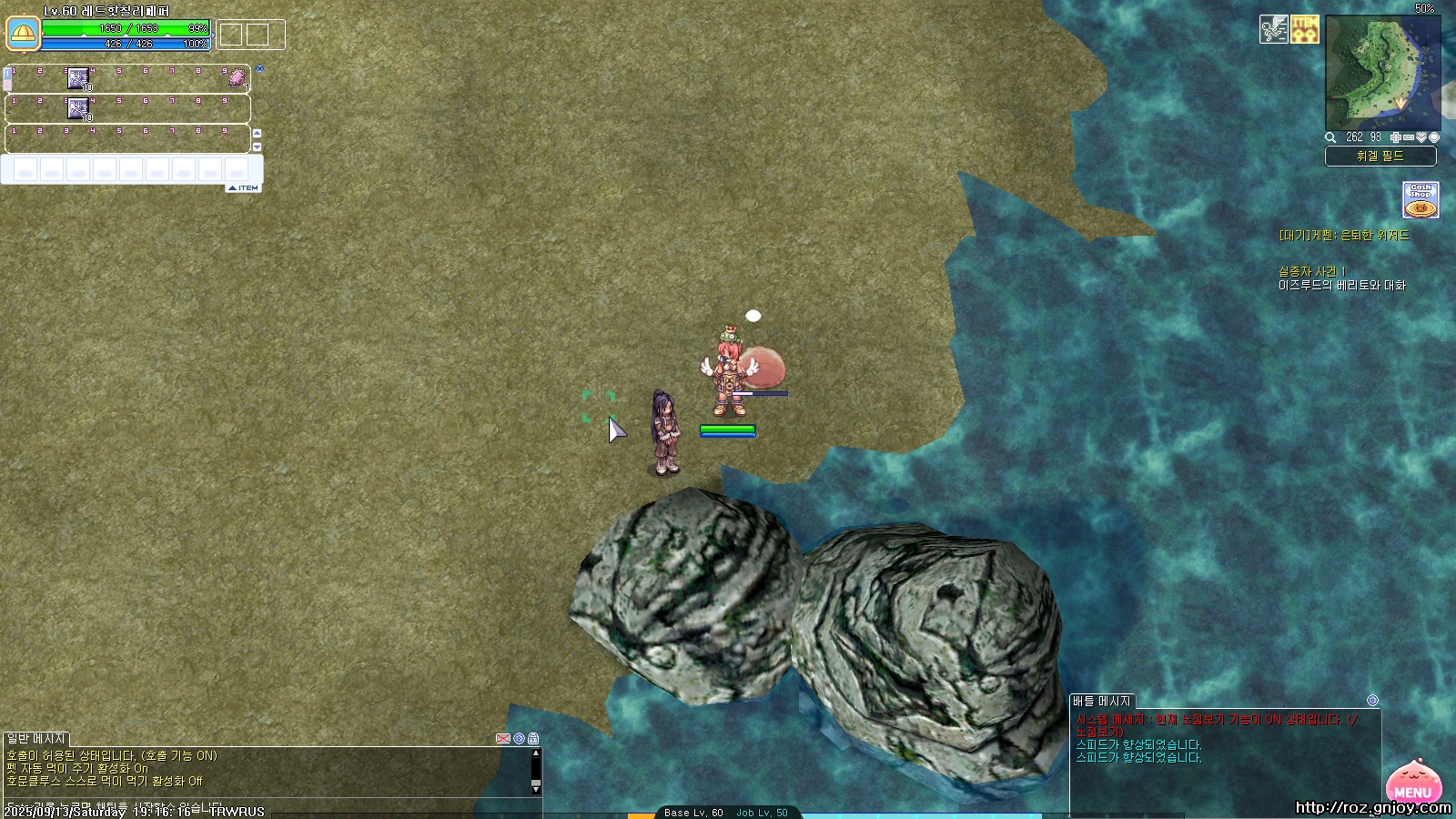Open the Cash Shop
1456x819 pixels.
tap(1421, 199)
